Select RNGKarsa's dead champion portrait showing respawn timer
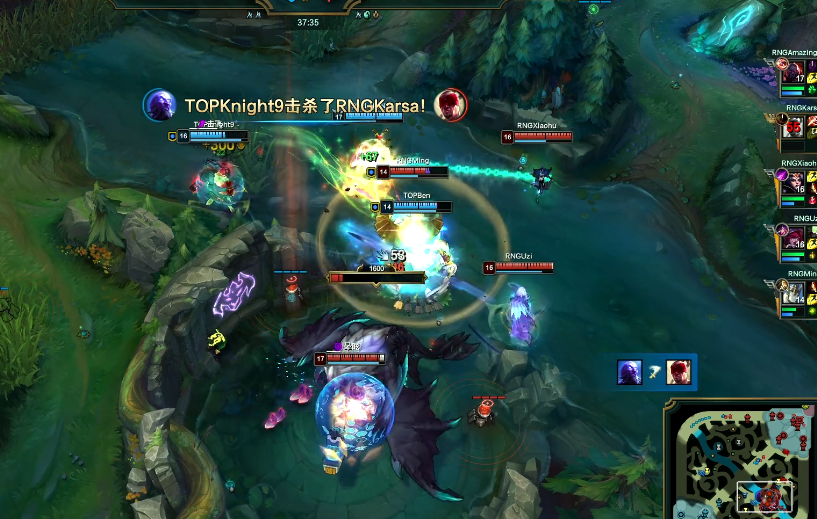Image resolution: width=817 pixels, height=519 pixels. (x=794, y=127)
